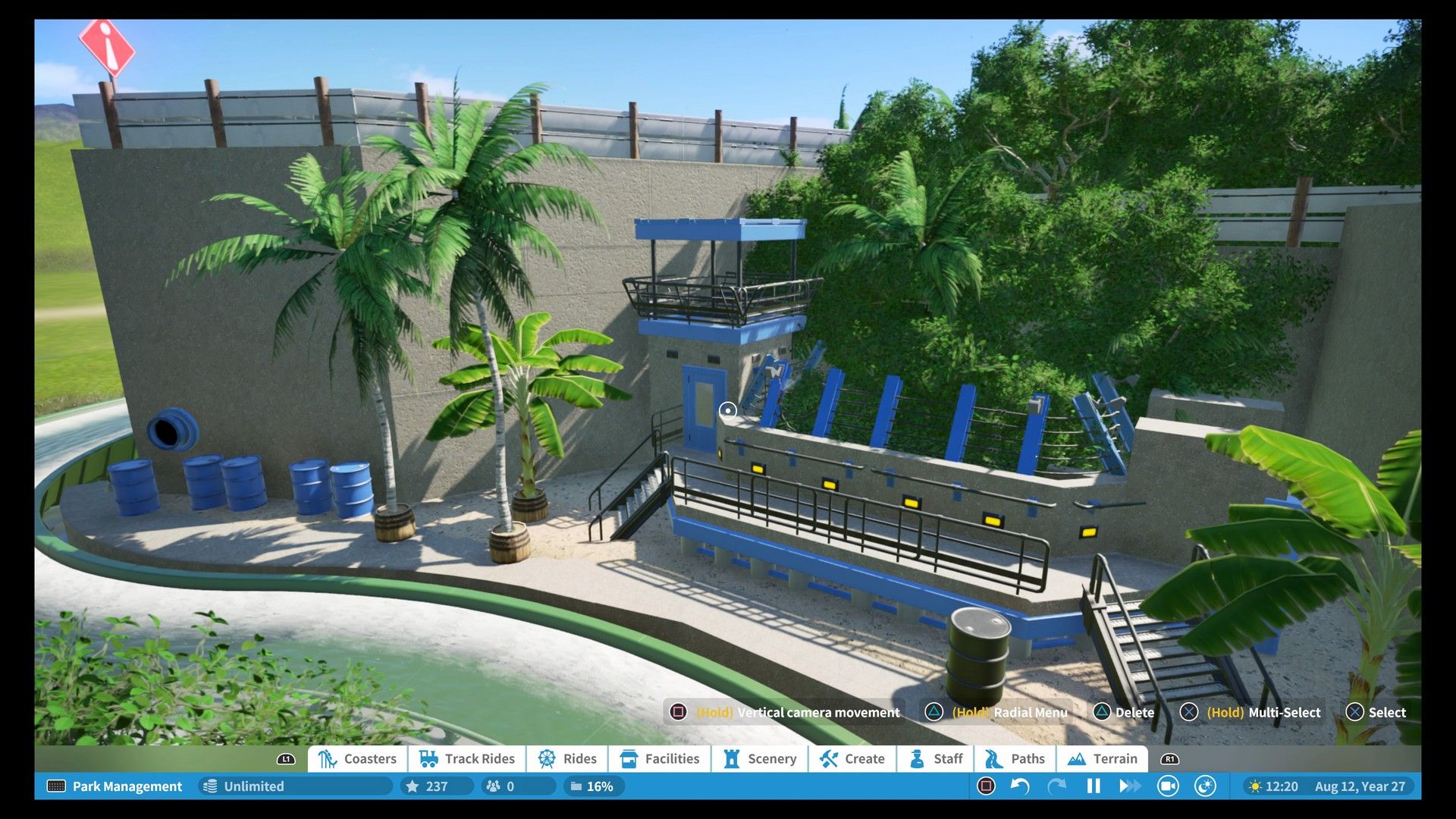Select the Scenery castle icon

(x=732, y=758)
